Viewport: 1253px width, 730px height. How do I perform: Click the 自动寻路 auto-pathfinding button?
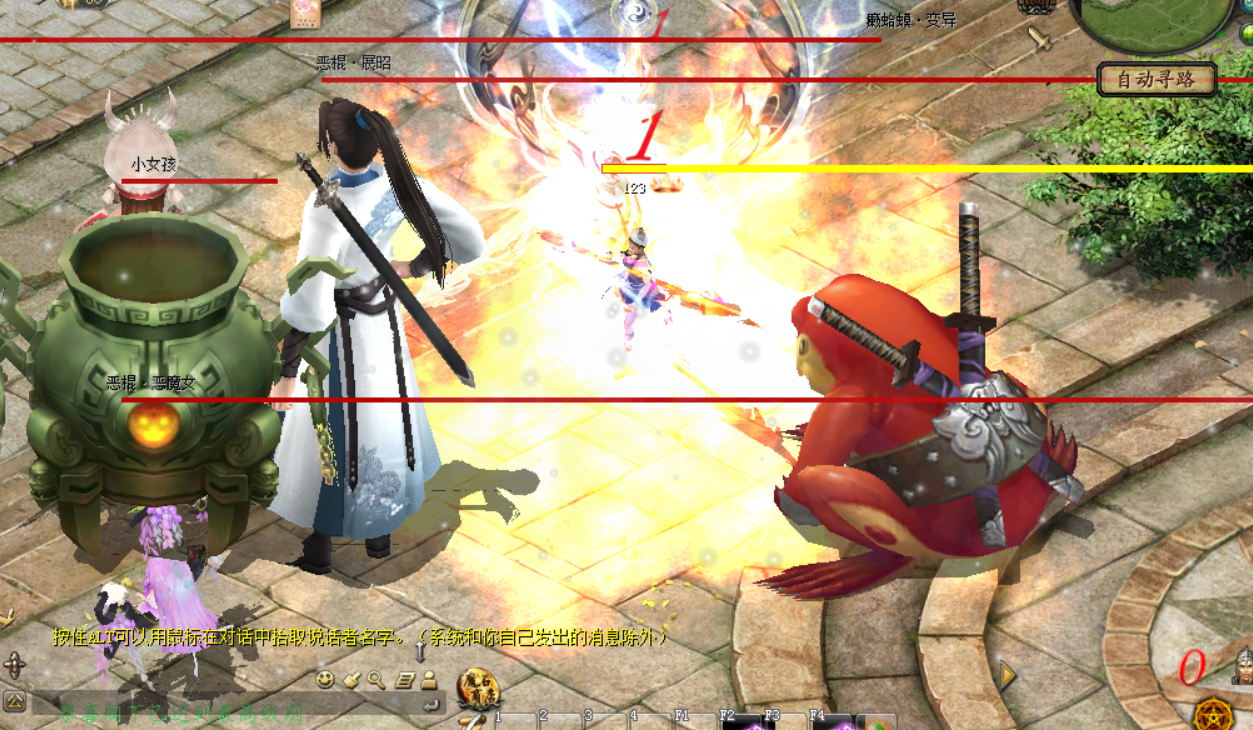[x=1156, y=80]
